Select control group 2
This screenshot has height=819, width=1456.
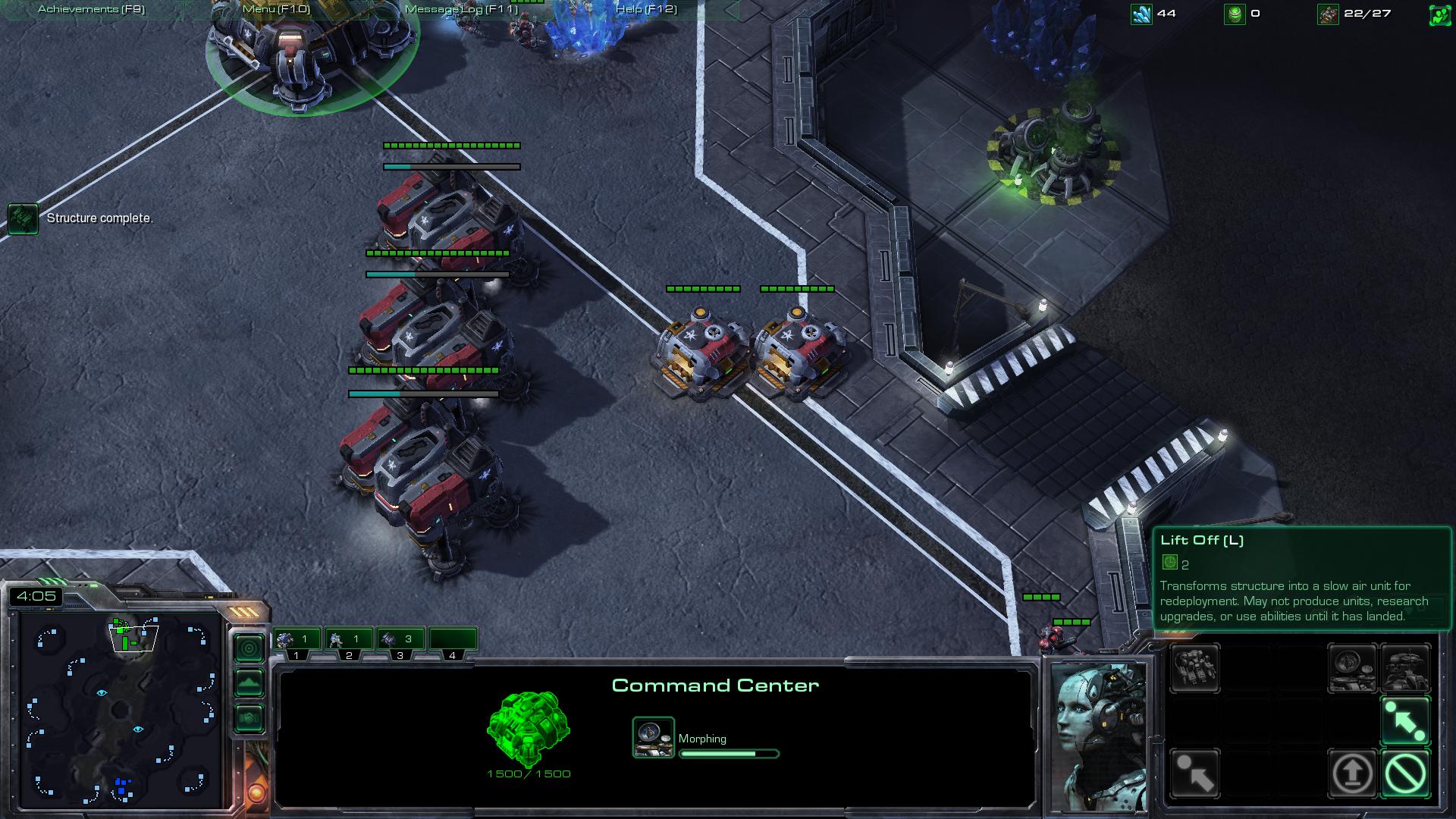click(348, 640)
